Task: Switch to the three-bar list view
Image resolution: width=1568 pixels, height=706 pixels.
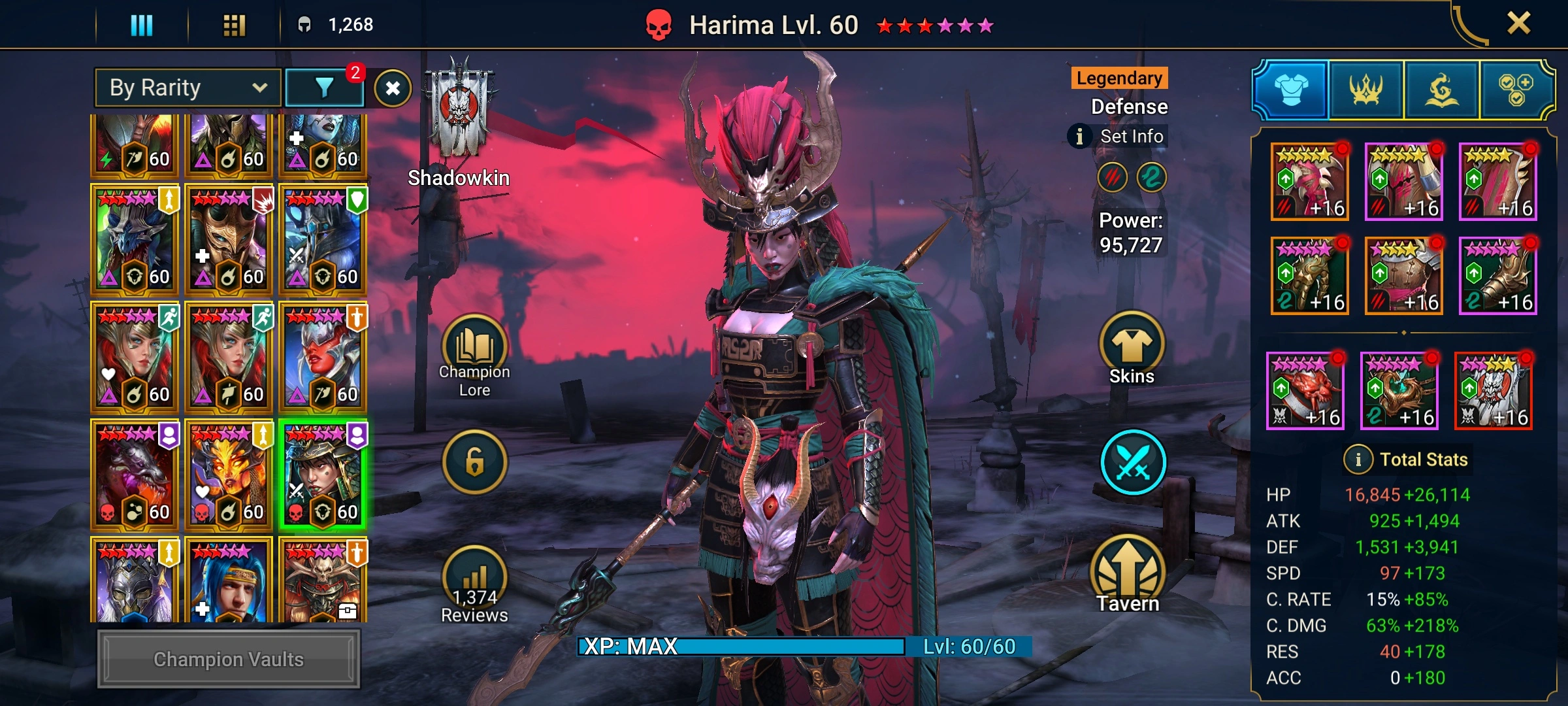Action: click(142, 25)
